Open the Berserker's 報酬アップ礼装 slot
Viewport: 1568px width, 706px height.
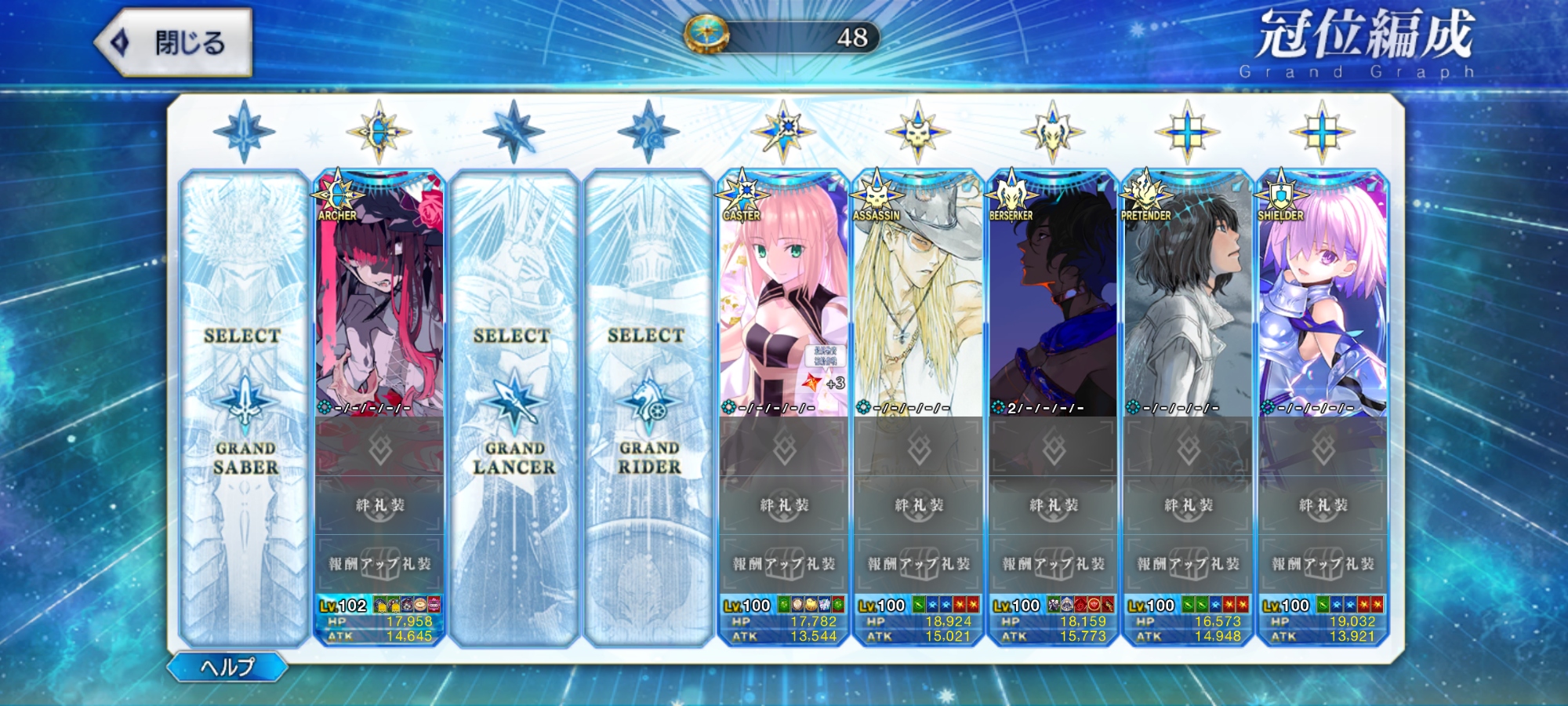pos(1053,563)
